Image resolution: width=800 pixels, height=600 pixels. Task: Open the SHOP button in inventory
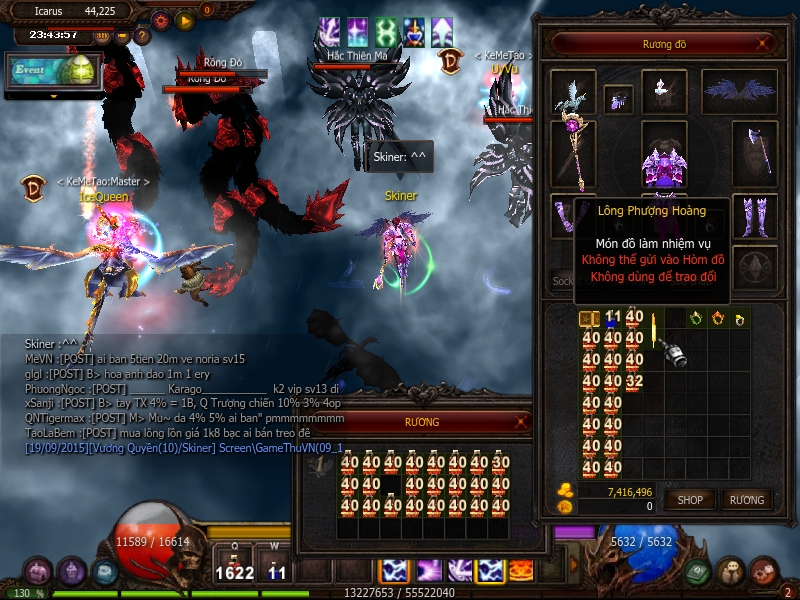(x=690, y=499)
